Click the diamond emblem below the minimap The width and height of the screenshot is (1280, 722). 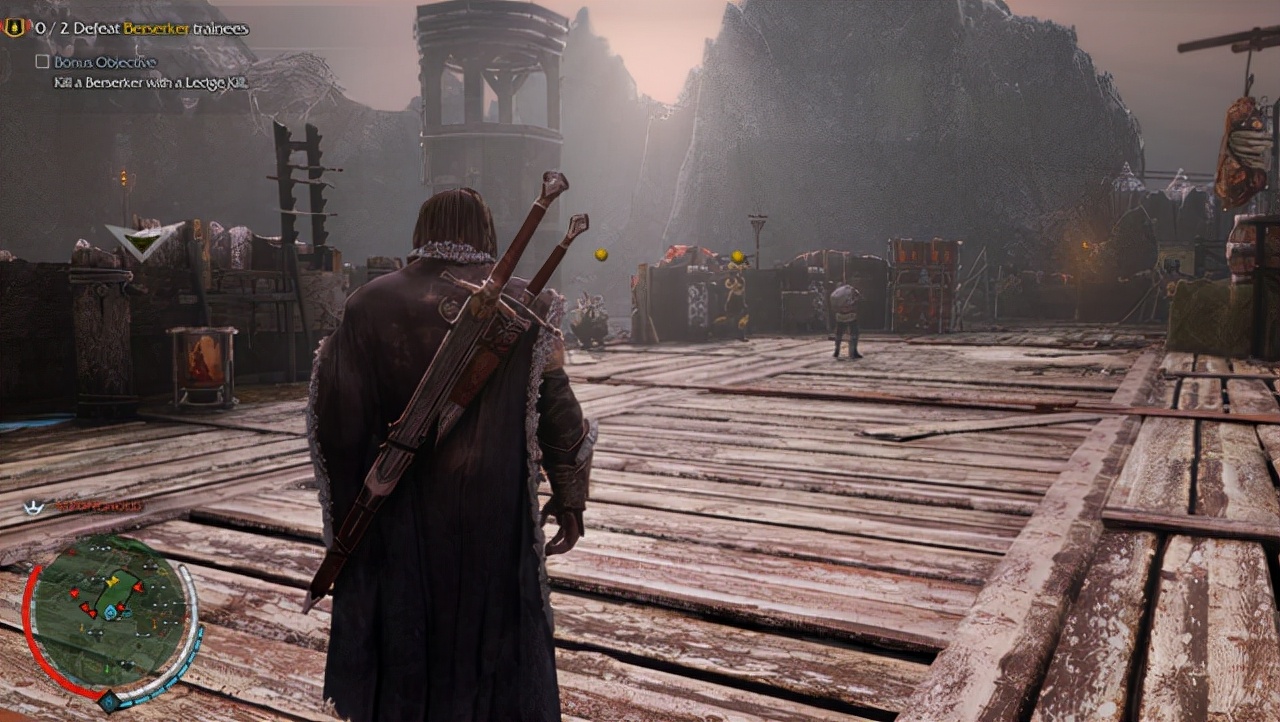(108, 702)
